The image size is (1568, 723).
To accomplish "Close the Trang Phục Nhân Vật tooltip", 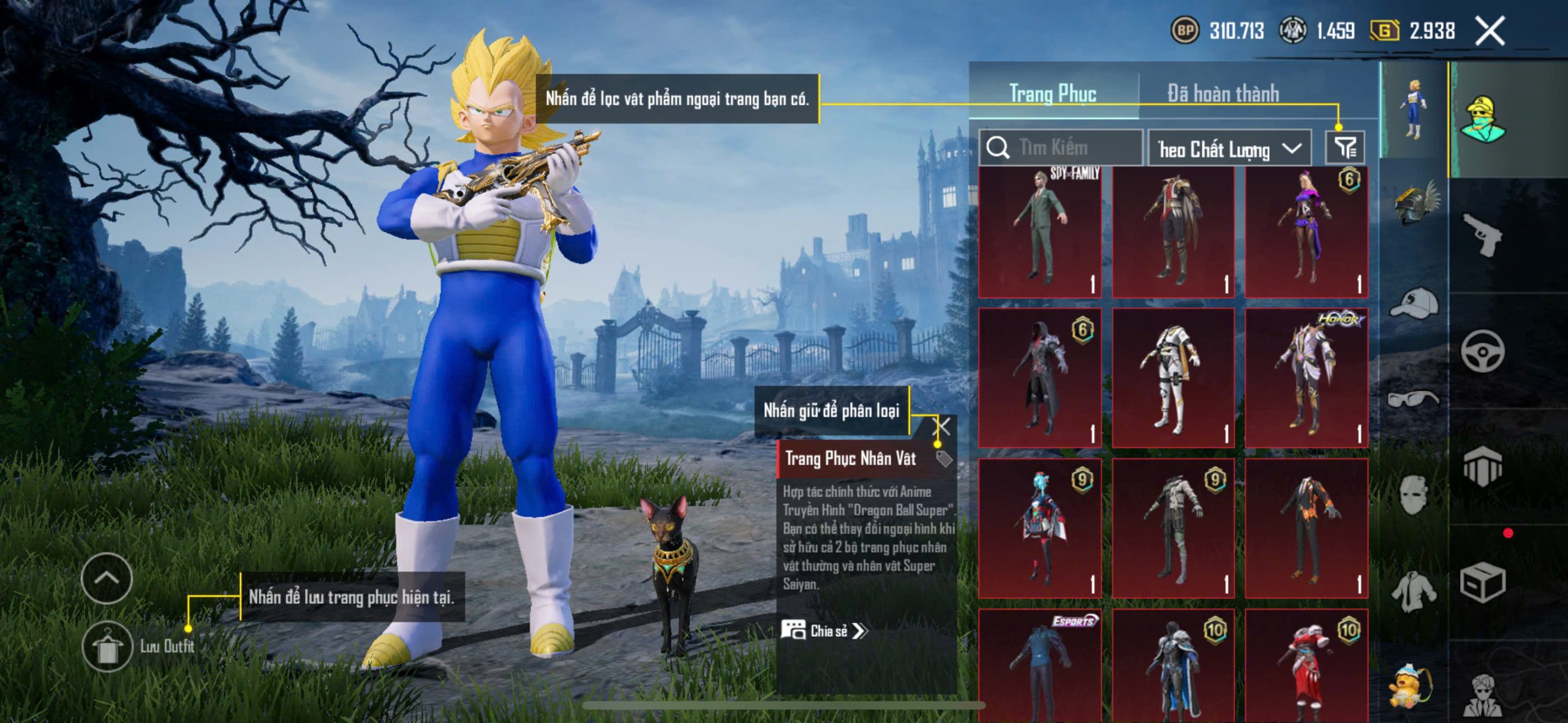I will [x=942, y=426].
